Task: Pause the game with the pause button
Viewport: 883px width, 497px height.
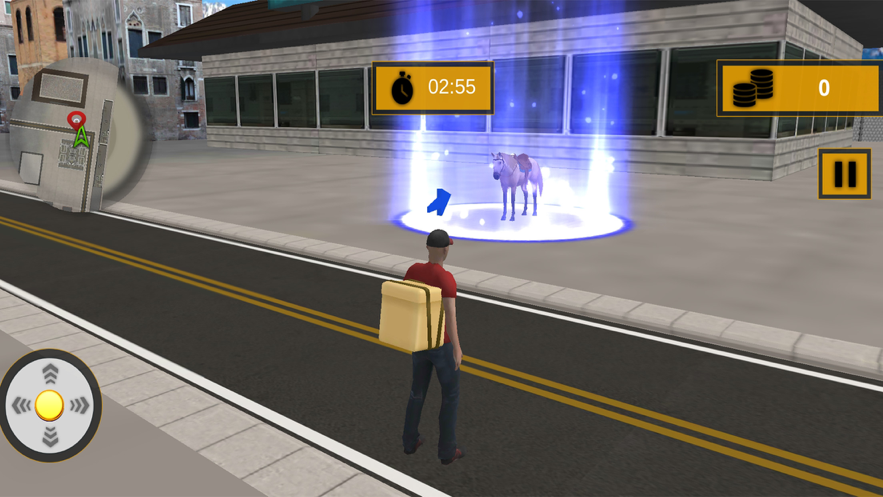Action: [844, 174]
